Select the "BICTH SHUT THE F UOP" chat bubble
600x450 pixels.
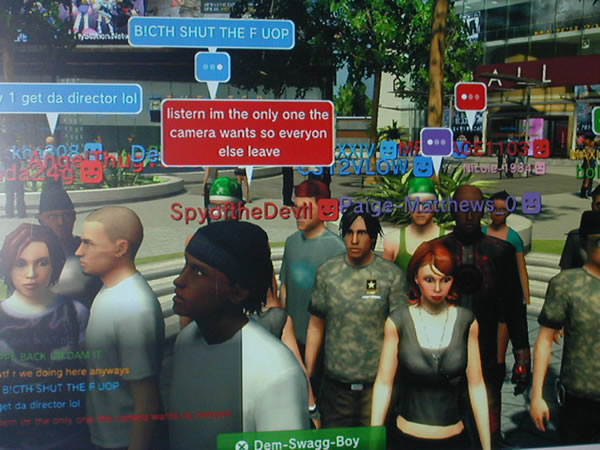(x=211, y=33)
